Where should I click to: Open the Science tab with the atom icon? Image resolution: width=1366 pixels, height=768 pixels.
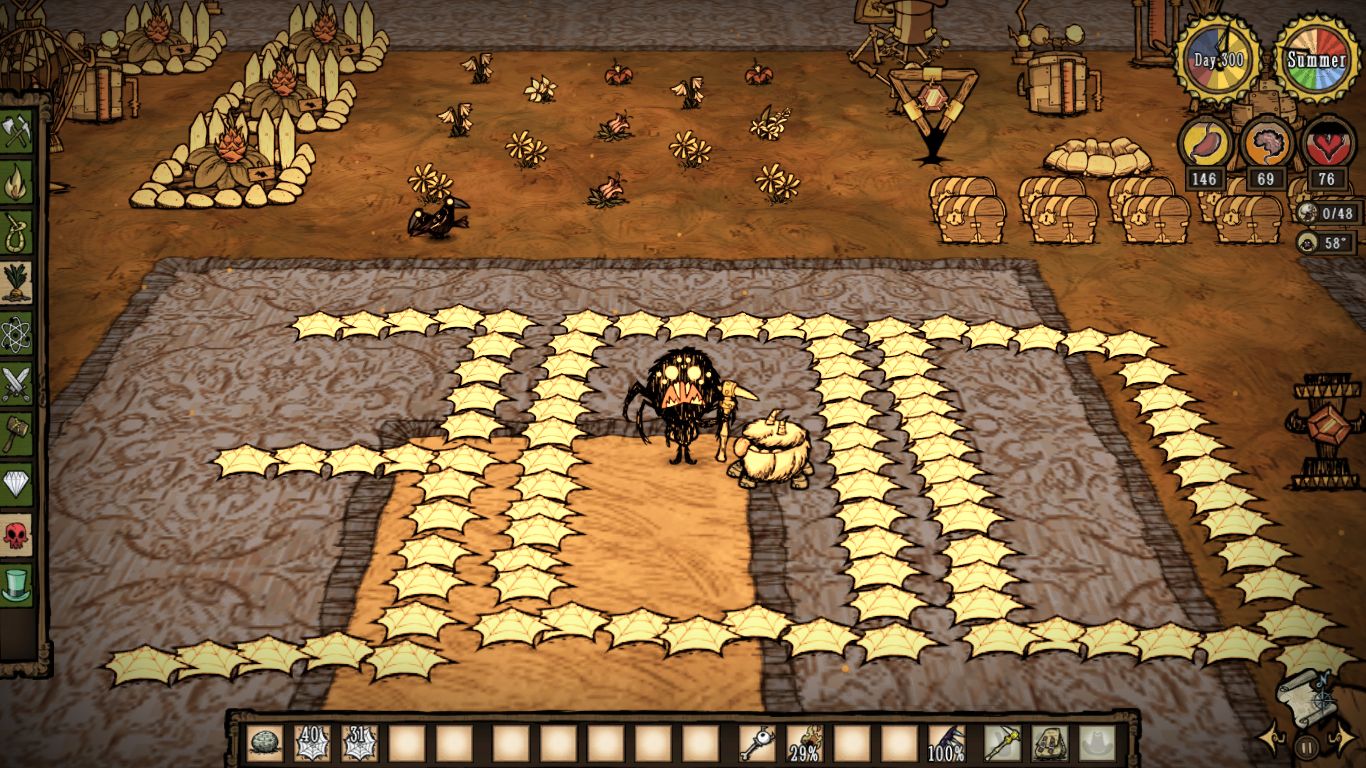click(x=17, y=334)
